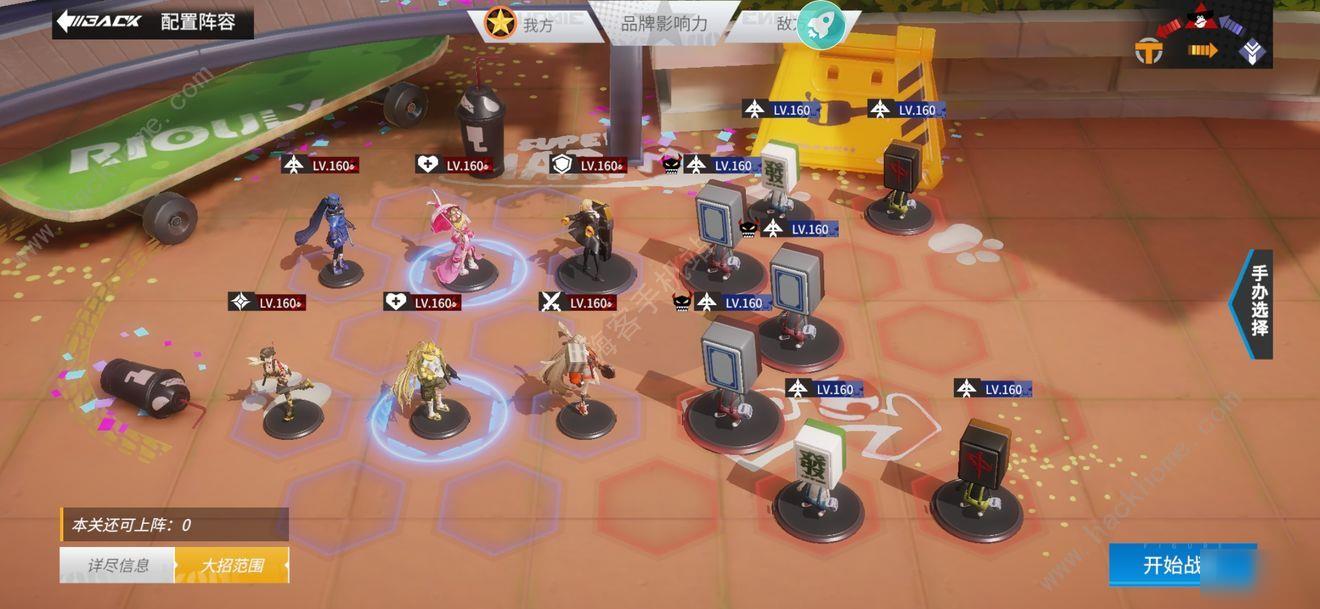
Task: Expand the 手办选择 figure selection panel
Action: (x=1256, y=304)
